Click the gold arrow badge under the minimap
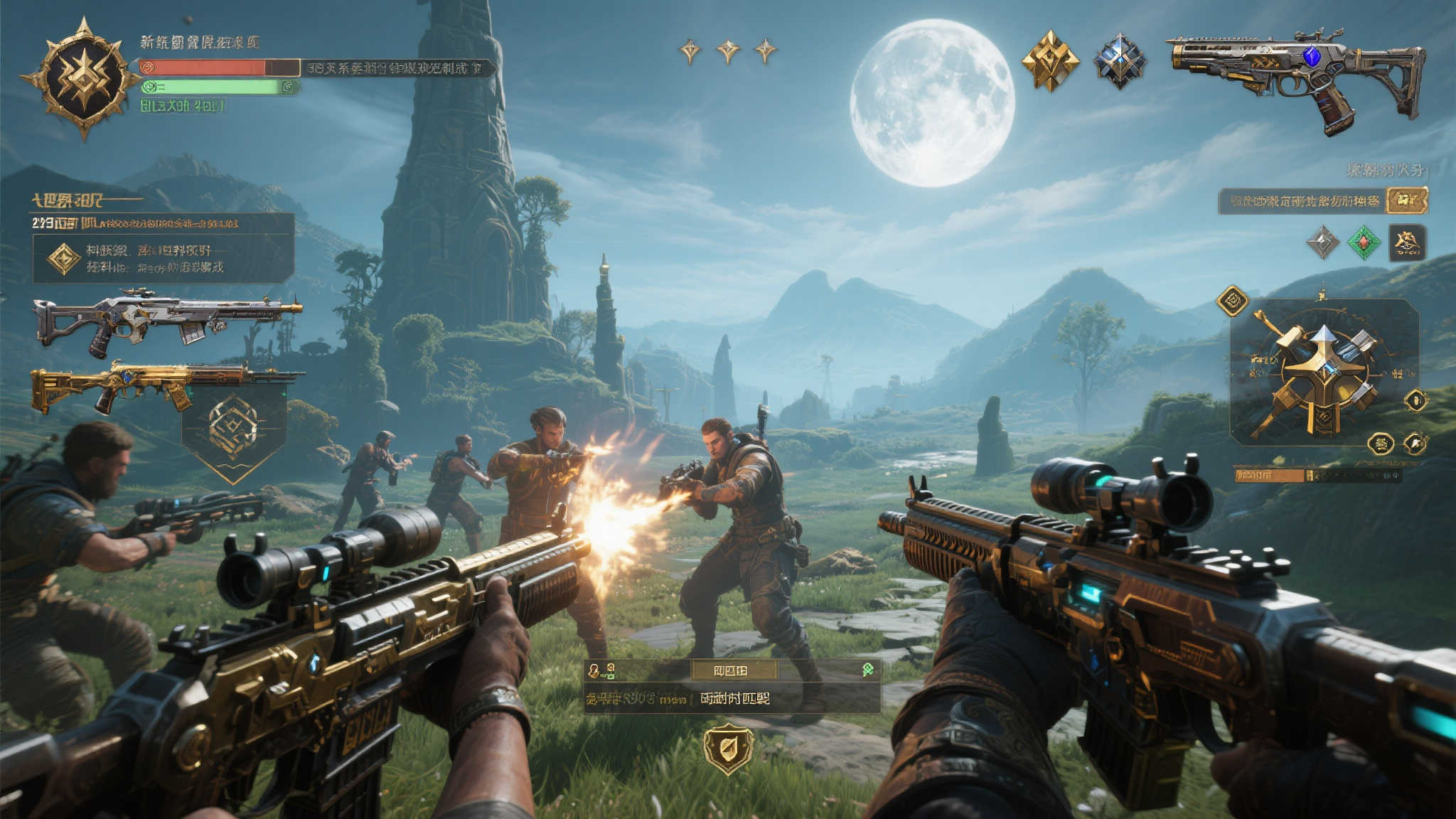1456x819 pixels. (1415, 444)
